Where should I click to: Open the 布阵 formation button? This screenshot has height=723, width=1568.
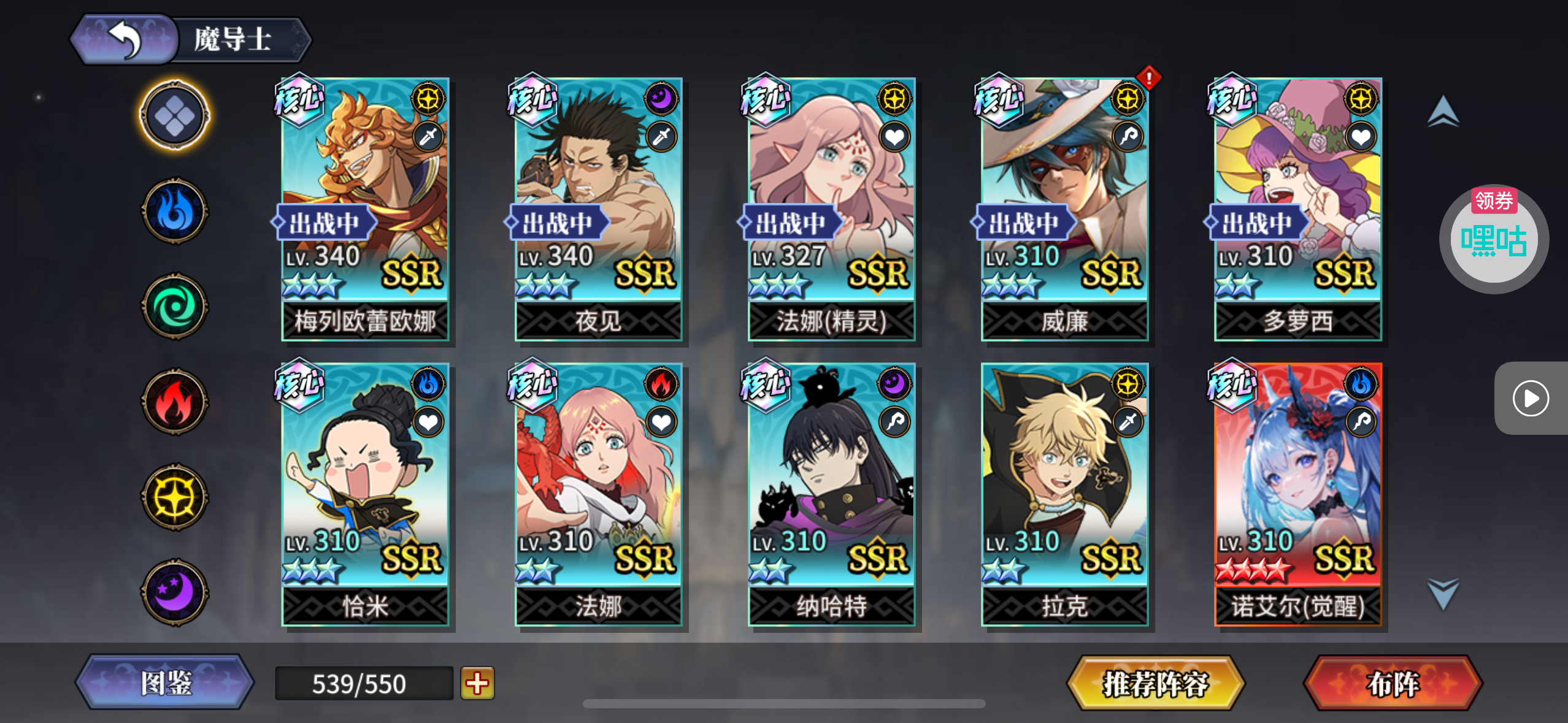pos(1393,683)
